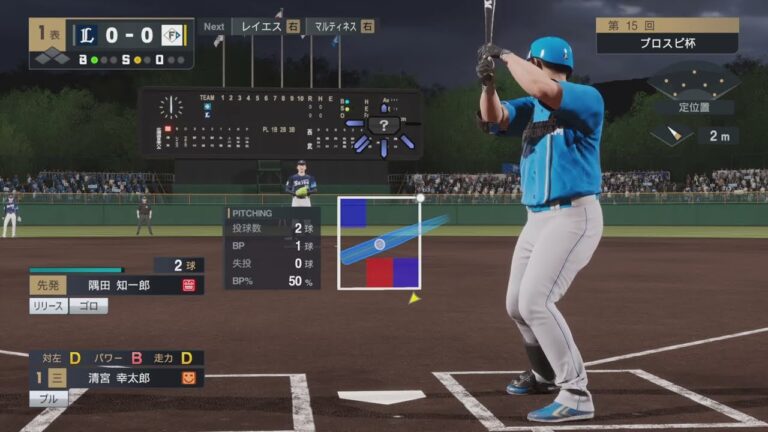
Task: Click the プル tag under the batter
Action: pyautogui.click(x=46, y=398)
